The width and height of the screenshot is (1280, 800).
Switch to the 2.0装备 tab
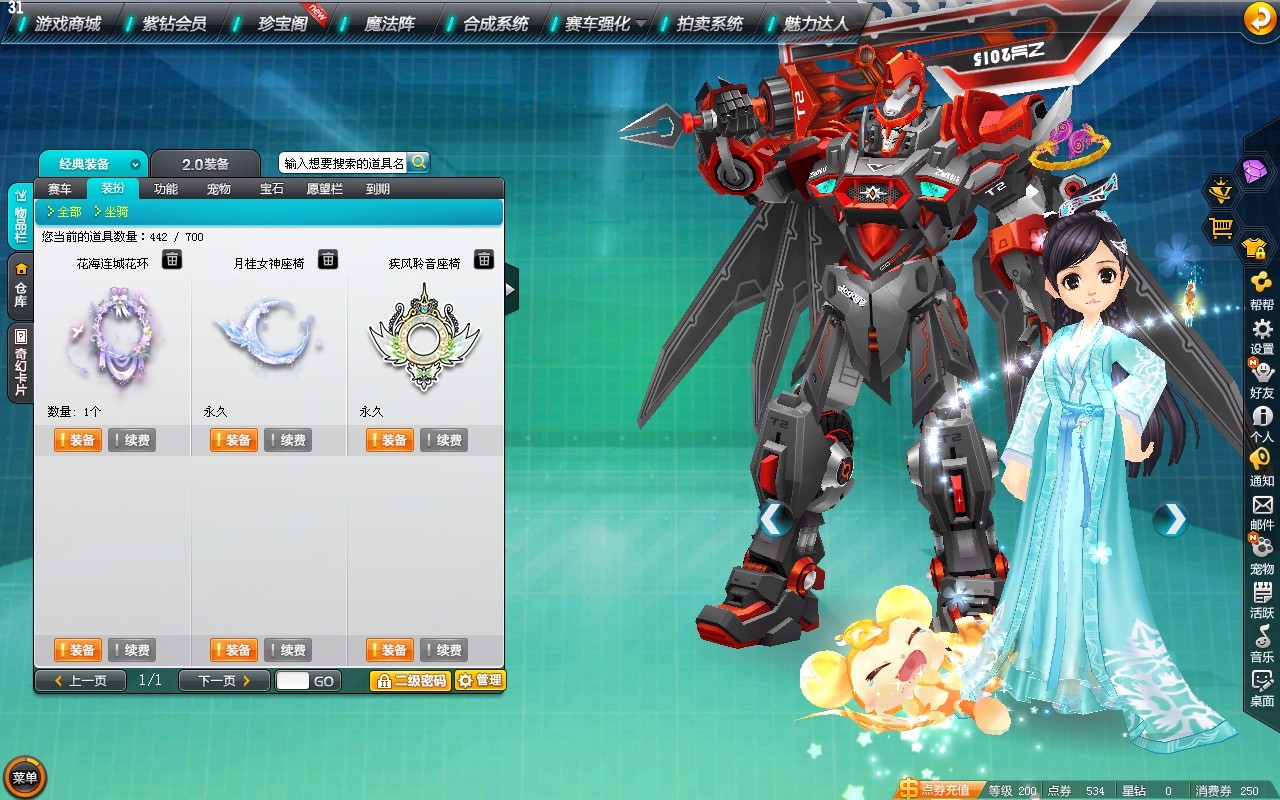206,164
